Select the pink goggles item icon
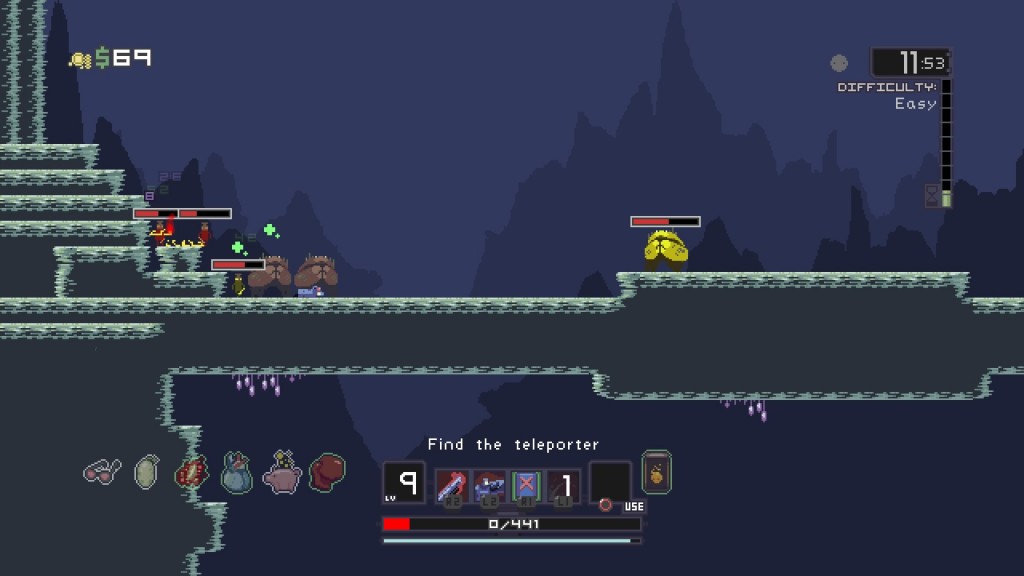Viewport: 1024px width, 576px height. [102, 471]
